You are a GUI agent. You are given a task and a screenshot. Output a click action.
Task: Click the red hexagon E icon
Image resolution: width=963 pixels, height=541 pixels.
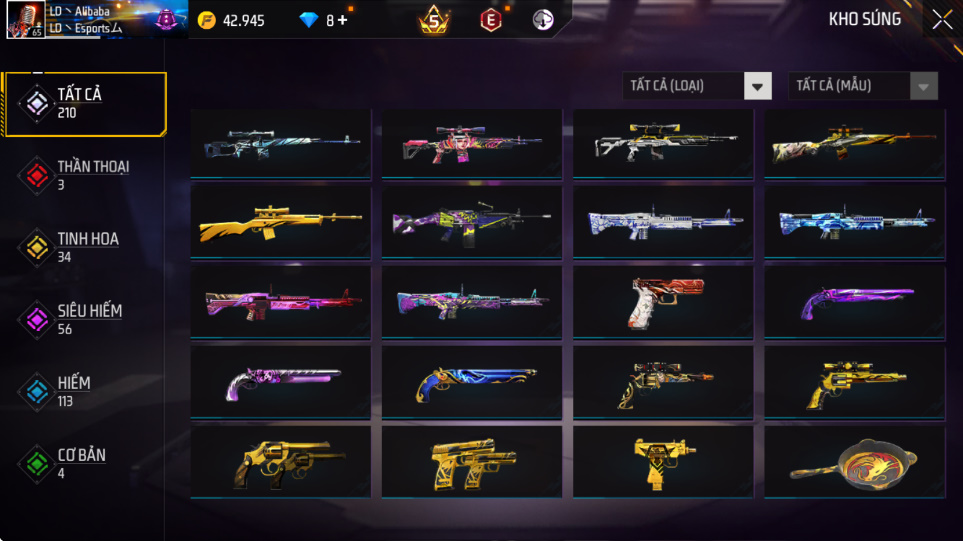coord(490,20)
